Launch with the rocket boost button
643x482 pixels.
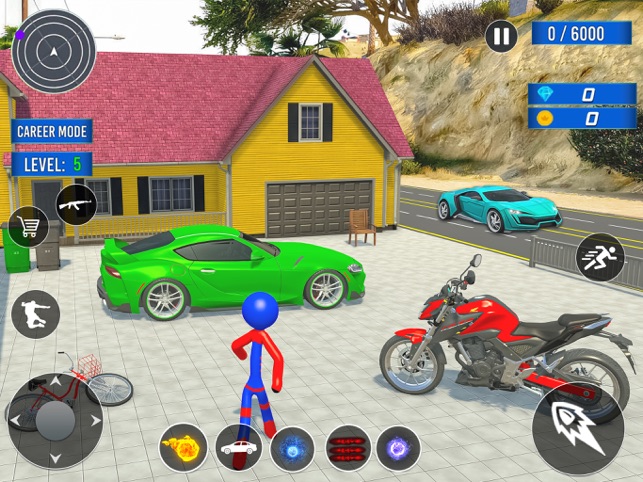pyautogui.click(x=578, y=427)
